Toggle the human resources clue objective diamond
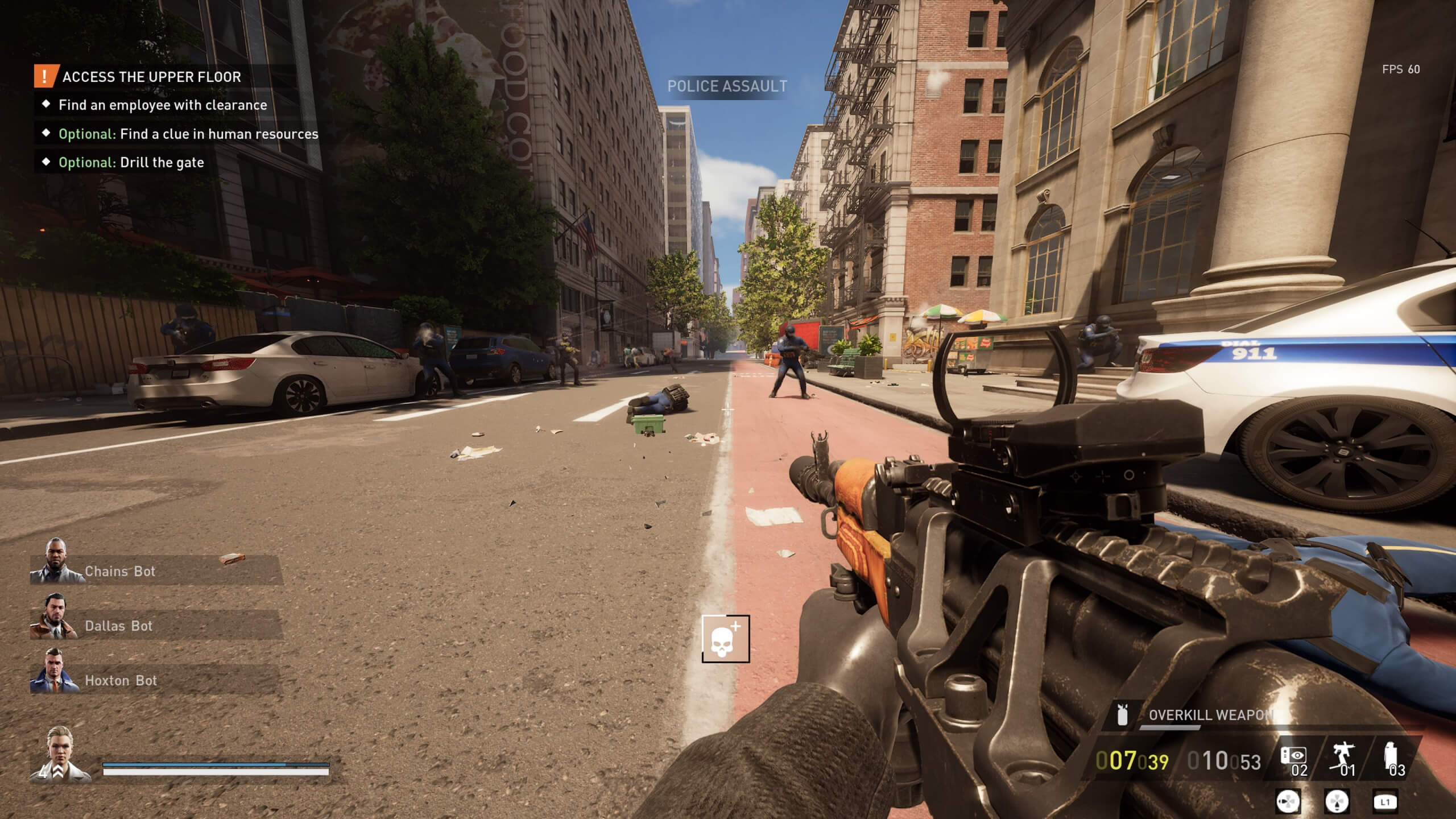 tap(47, 134)
